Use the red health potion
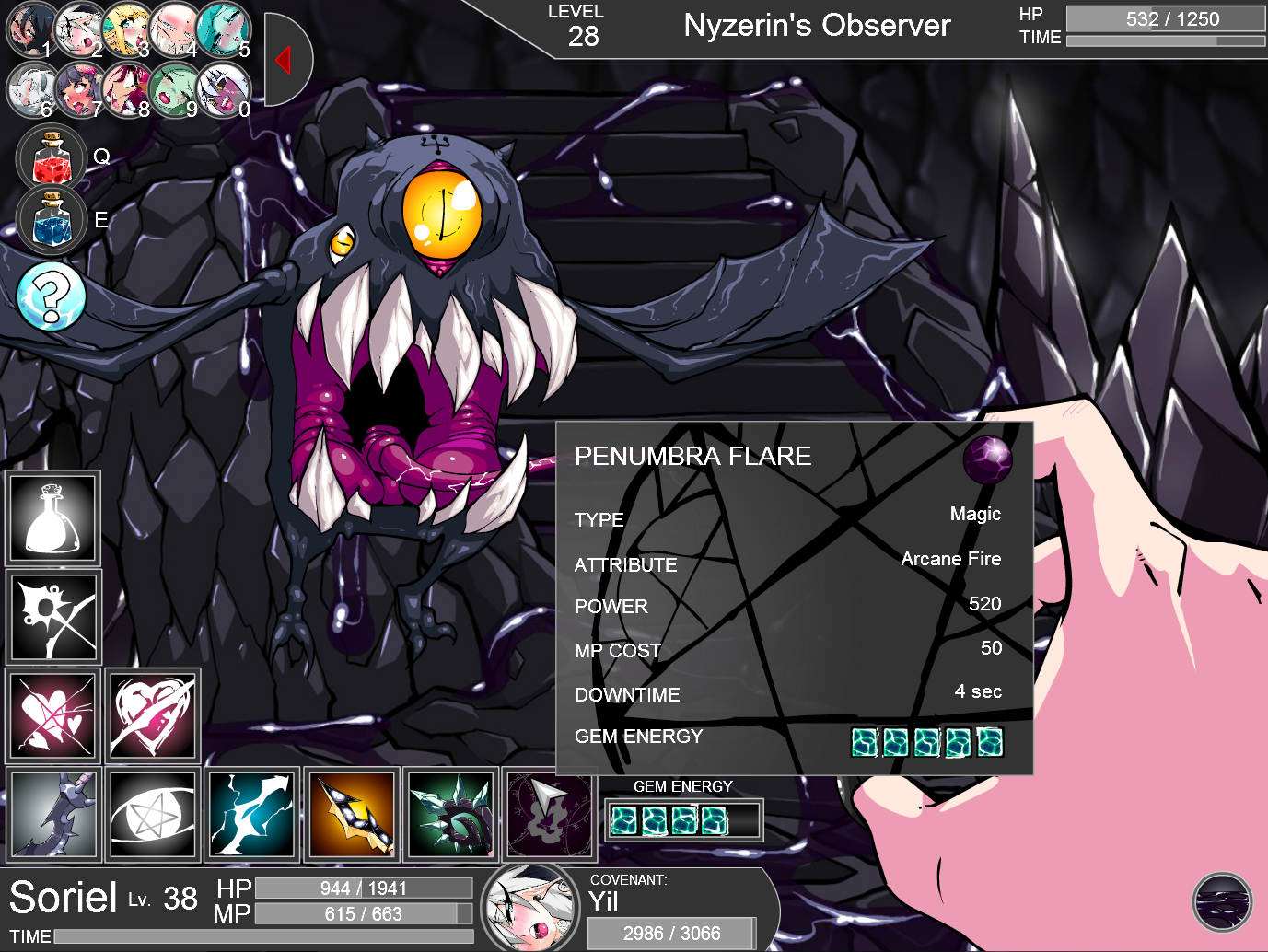 [52, 158]
